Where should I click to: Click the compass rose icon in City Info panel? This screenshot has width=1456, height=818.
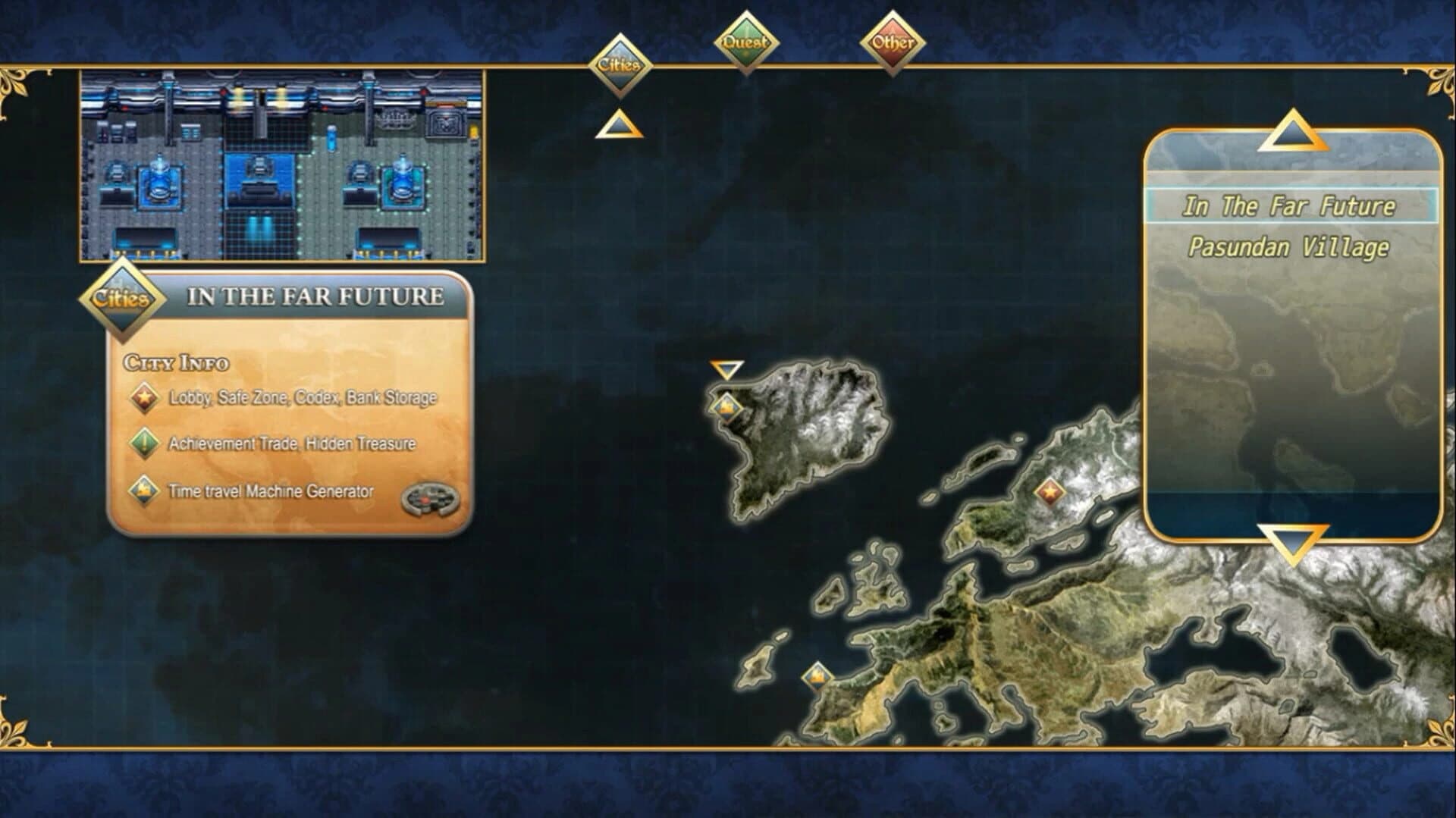tap(431, 497)
